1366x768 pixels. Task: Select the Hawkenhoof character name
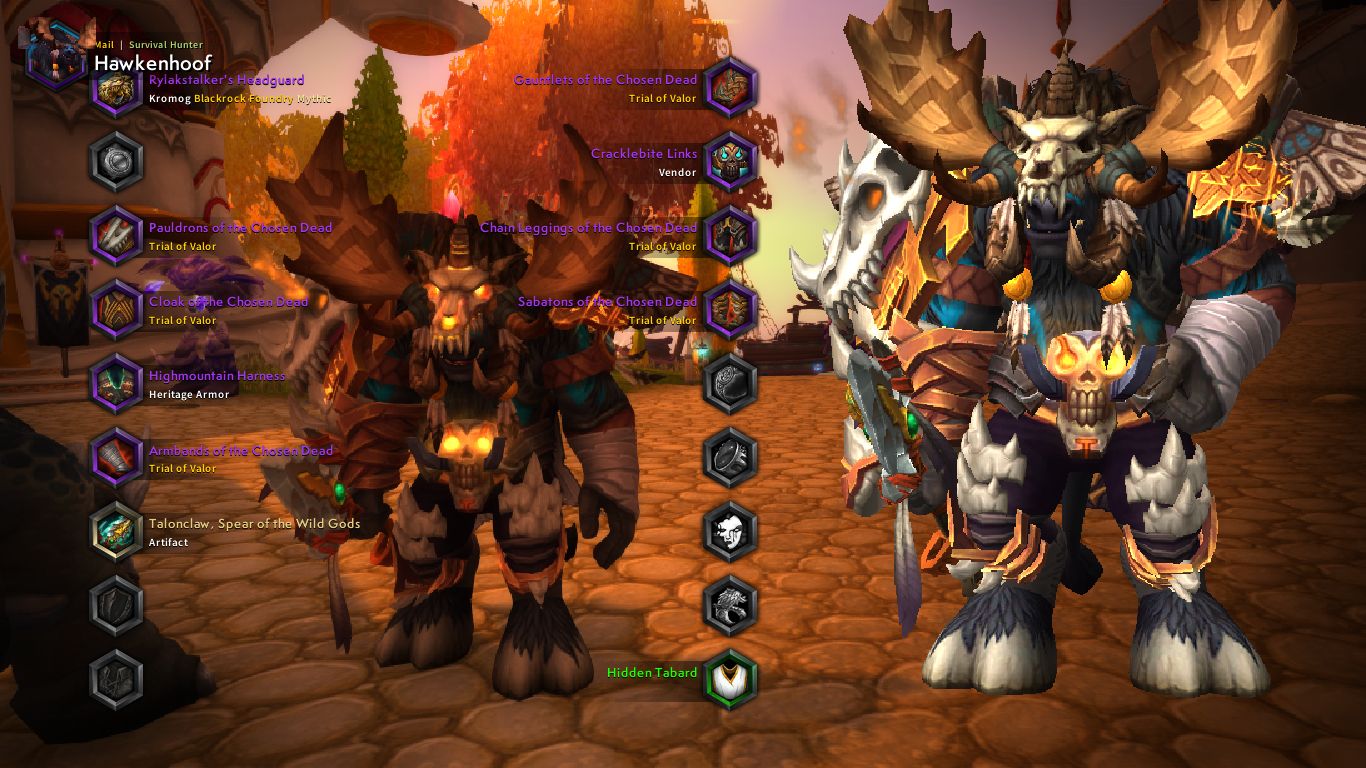[153, 62]
